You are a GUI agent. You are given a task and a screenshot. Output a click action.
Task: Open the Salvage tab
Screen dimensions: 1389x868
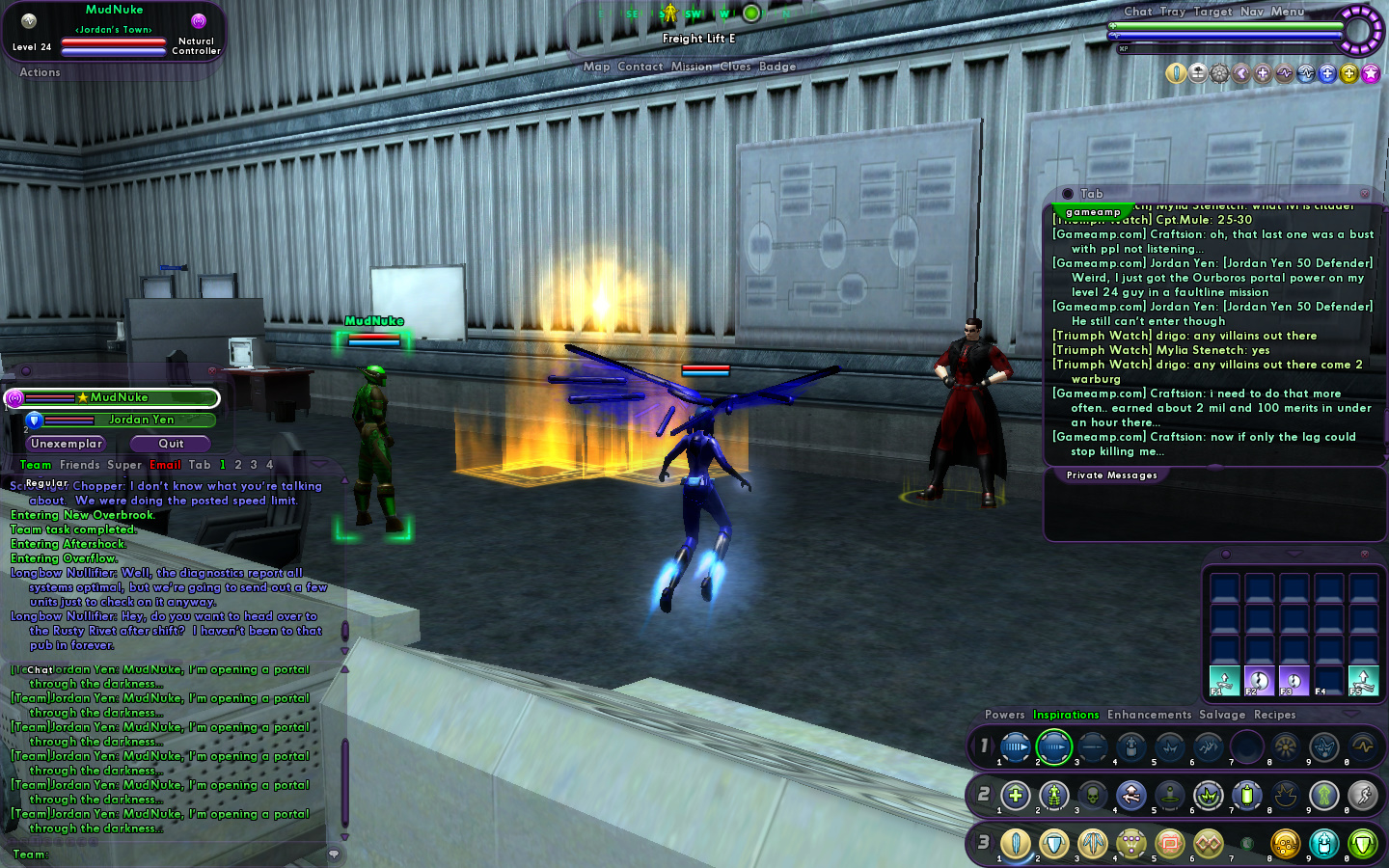point(1222,715)
